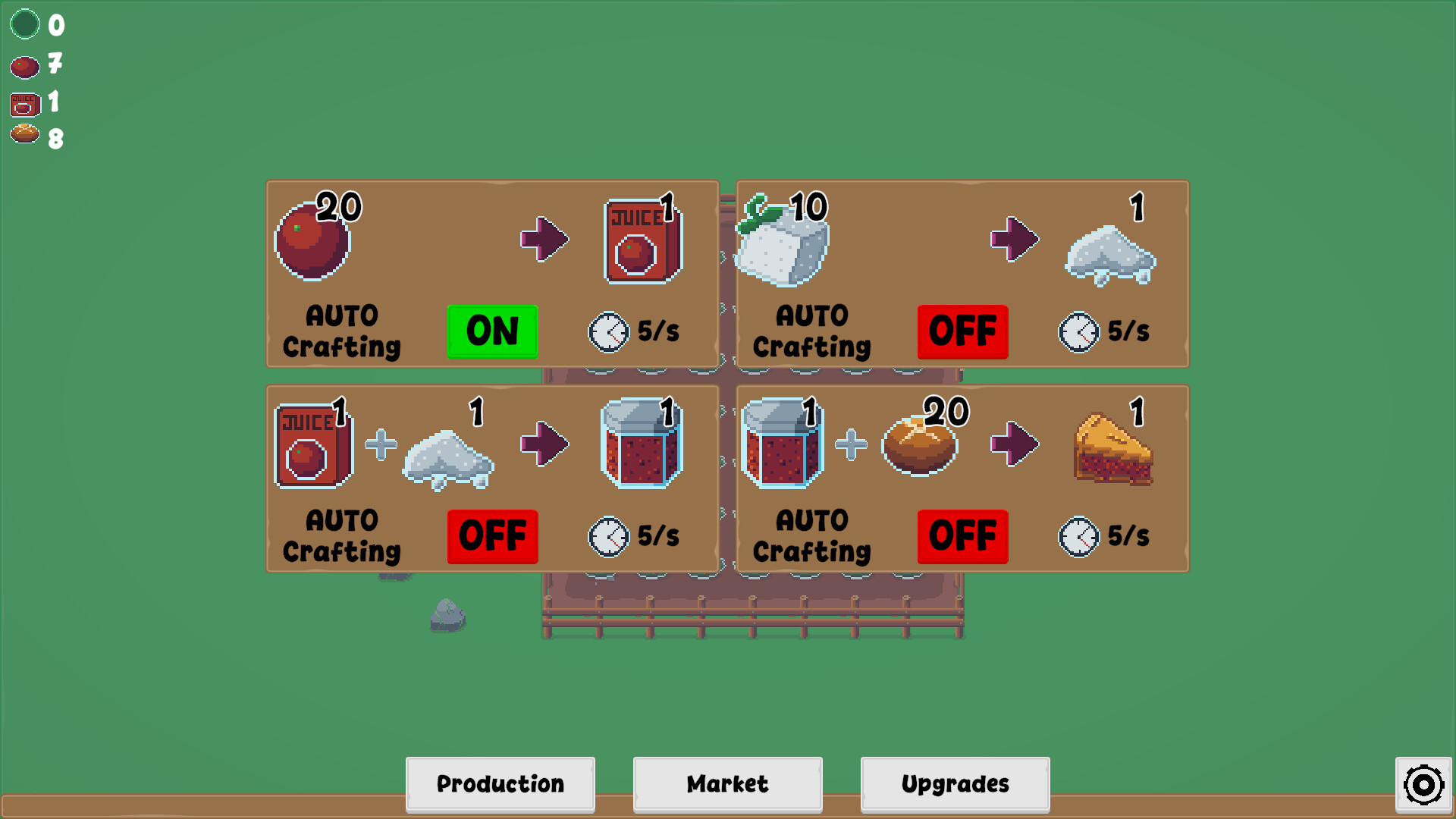Click the apple counter icon in the top-left
Image resolution: width=1456 pixels, height=819 pixels.
click(x=24, y=66)
